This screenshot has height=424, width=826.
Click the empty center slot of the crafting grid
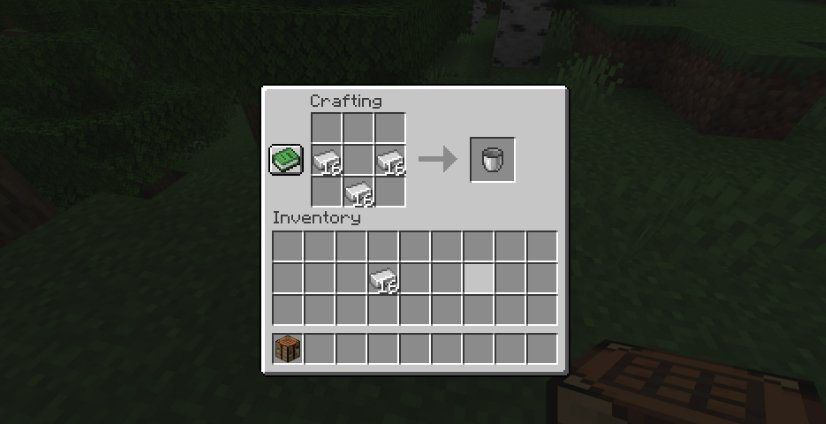[357, 160]
